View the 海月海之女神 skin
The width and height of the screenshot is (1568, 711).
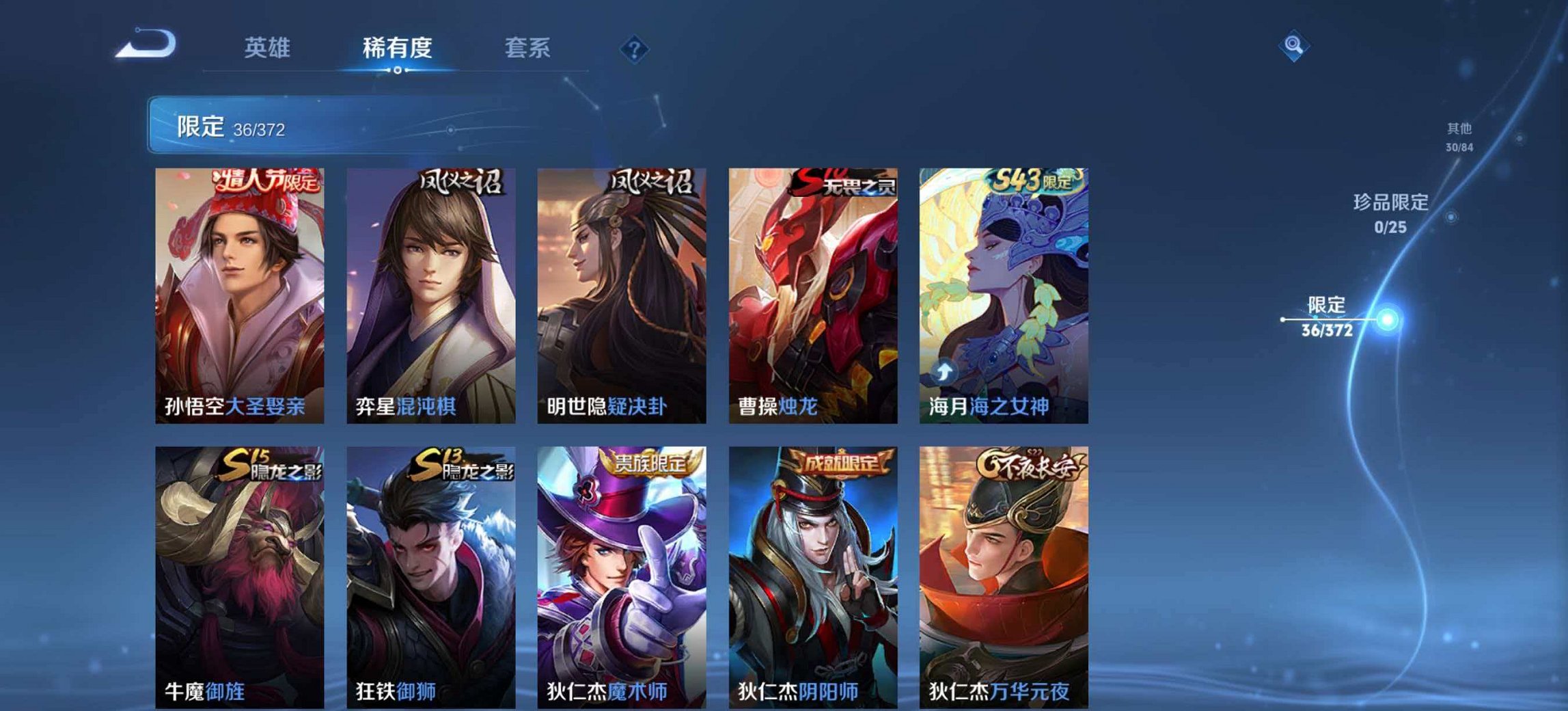[x=1004, y=294]
